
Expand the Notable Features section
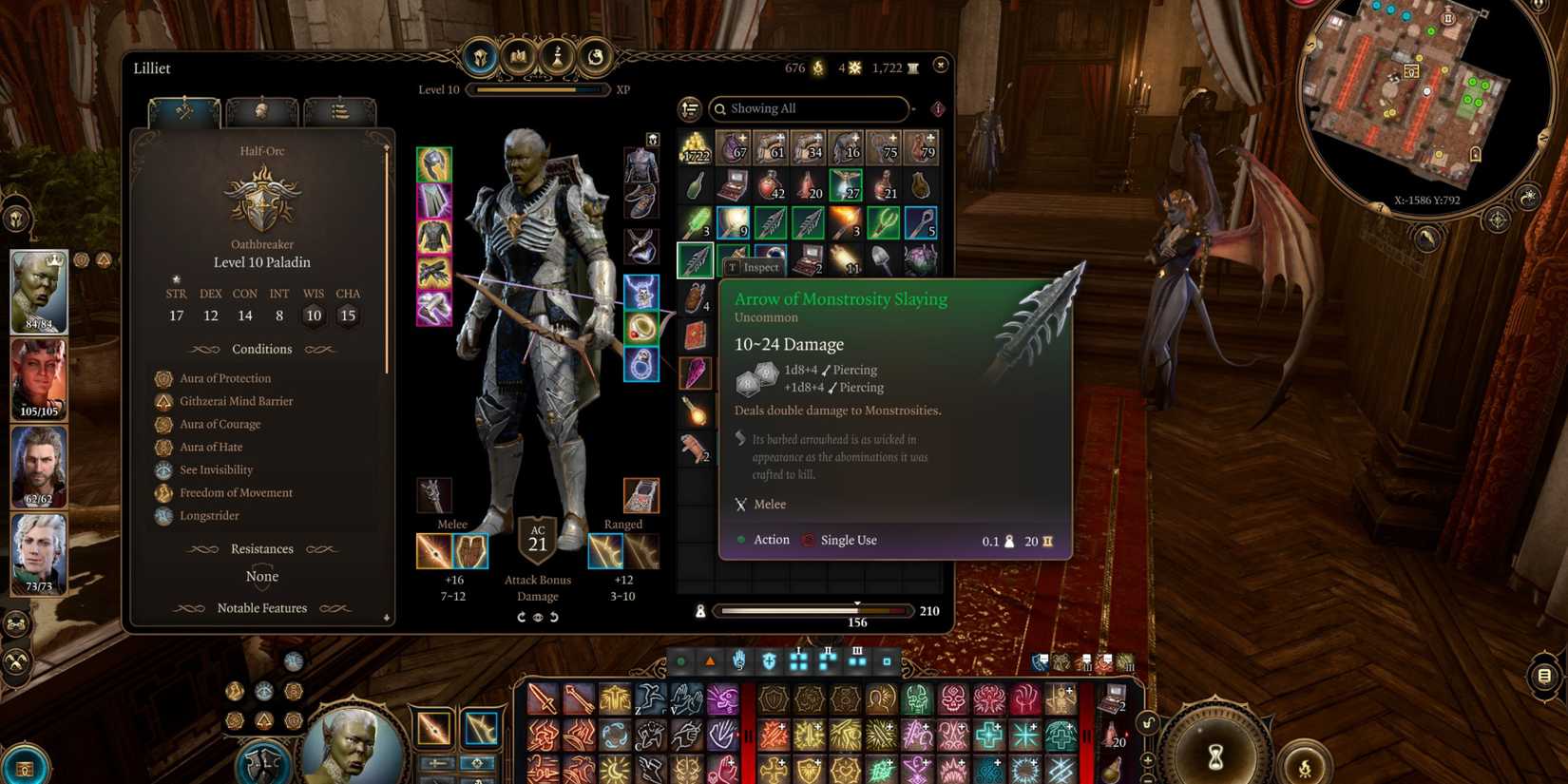[x=262, y=608]
